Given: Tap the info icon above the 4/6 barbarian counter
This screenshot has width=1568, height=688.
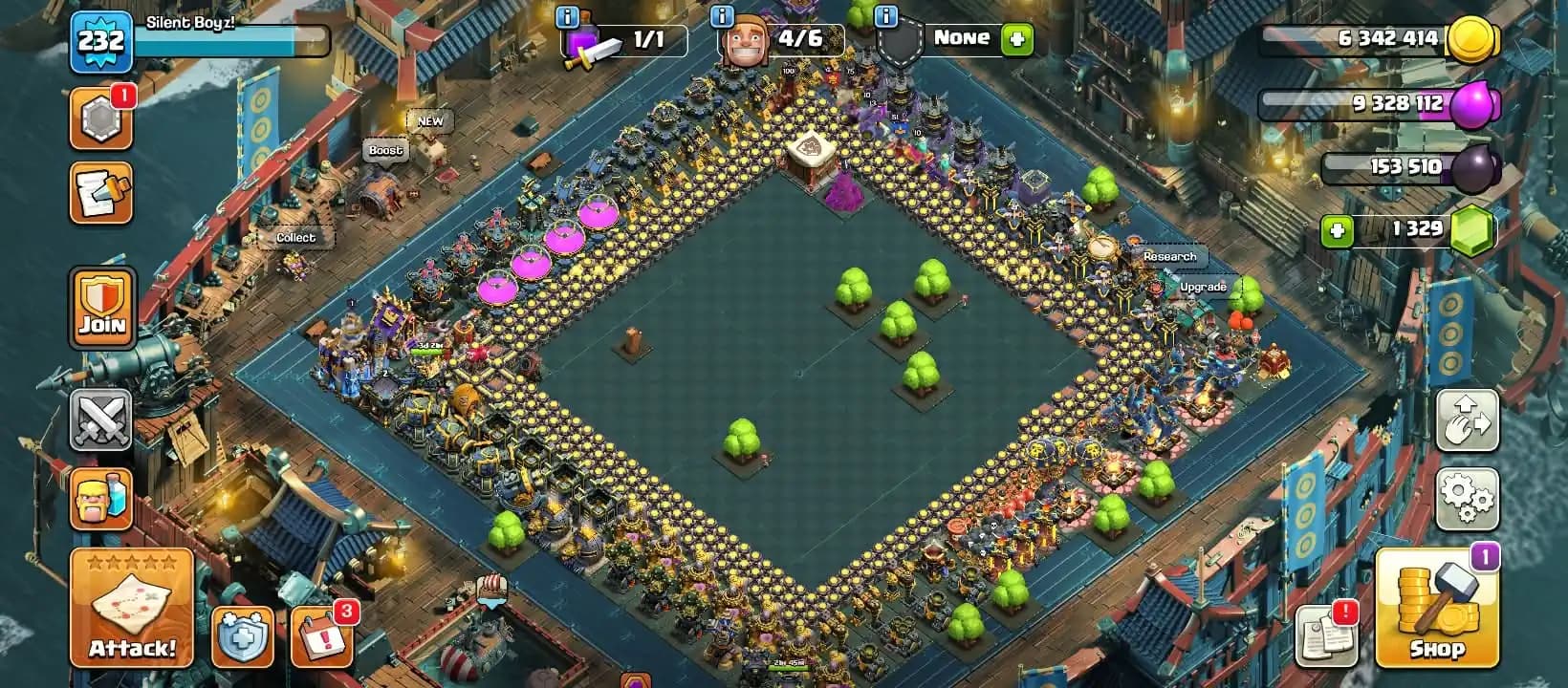Looking at the screenshot, I should click(x=720, y=14).
